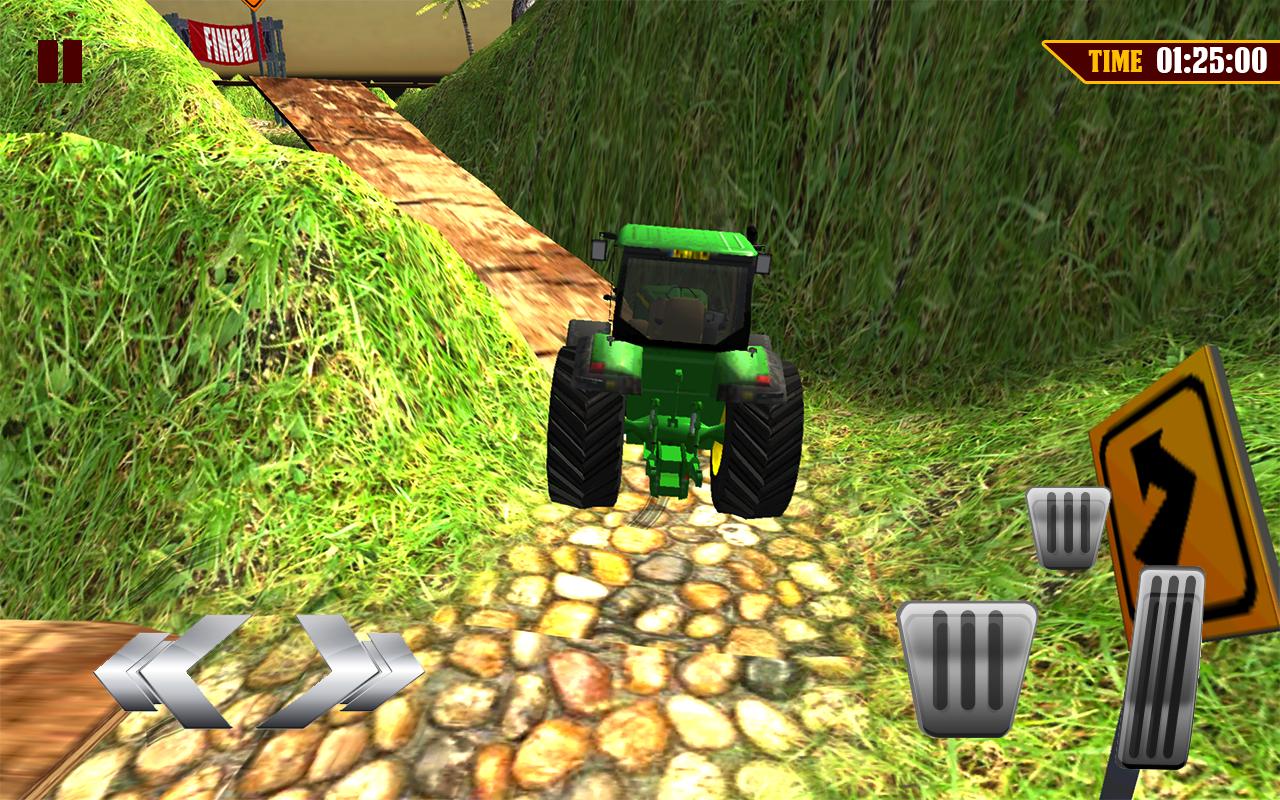The width and height of the screenshot is (1280, 800).
Task: Tap the yellow sign above the finish line
Action: point(253,6)
